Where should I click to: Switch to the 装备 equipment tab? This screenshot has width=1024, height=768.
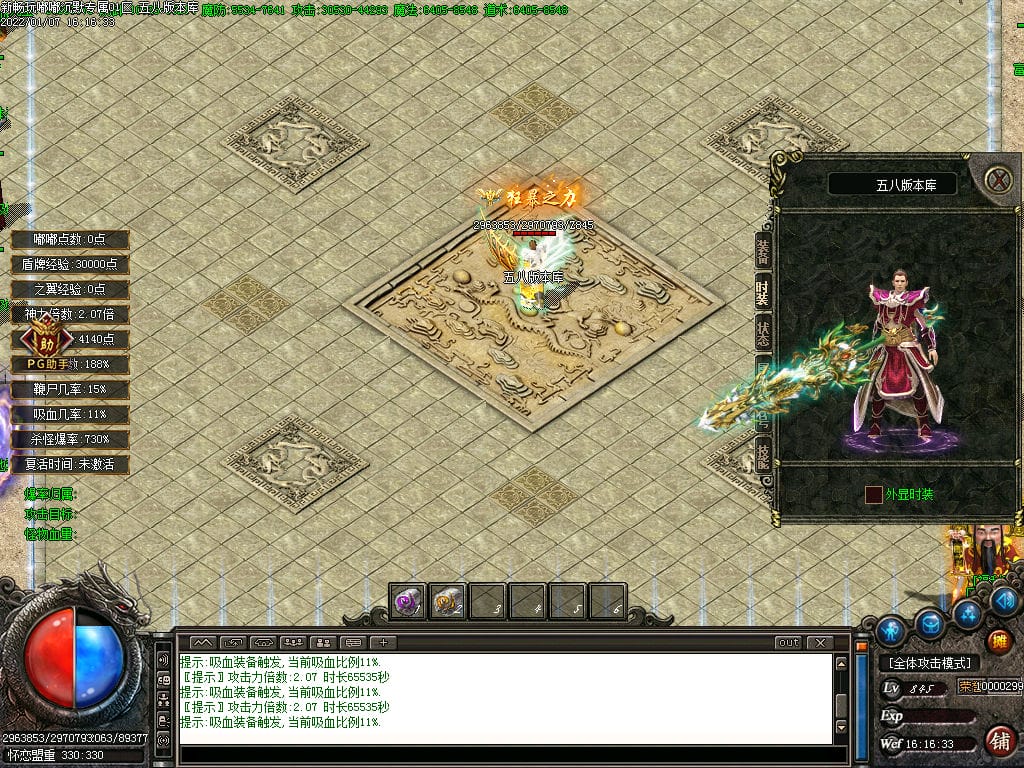coord(763,253)
